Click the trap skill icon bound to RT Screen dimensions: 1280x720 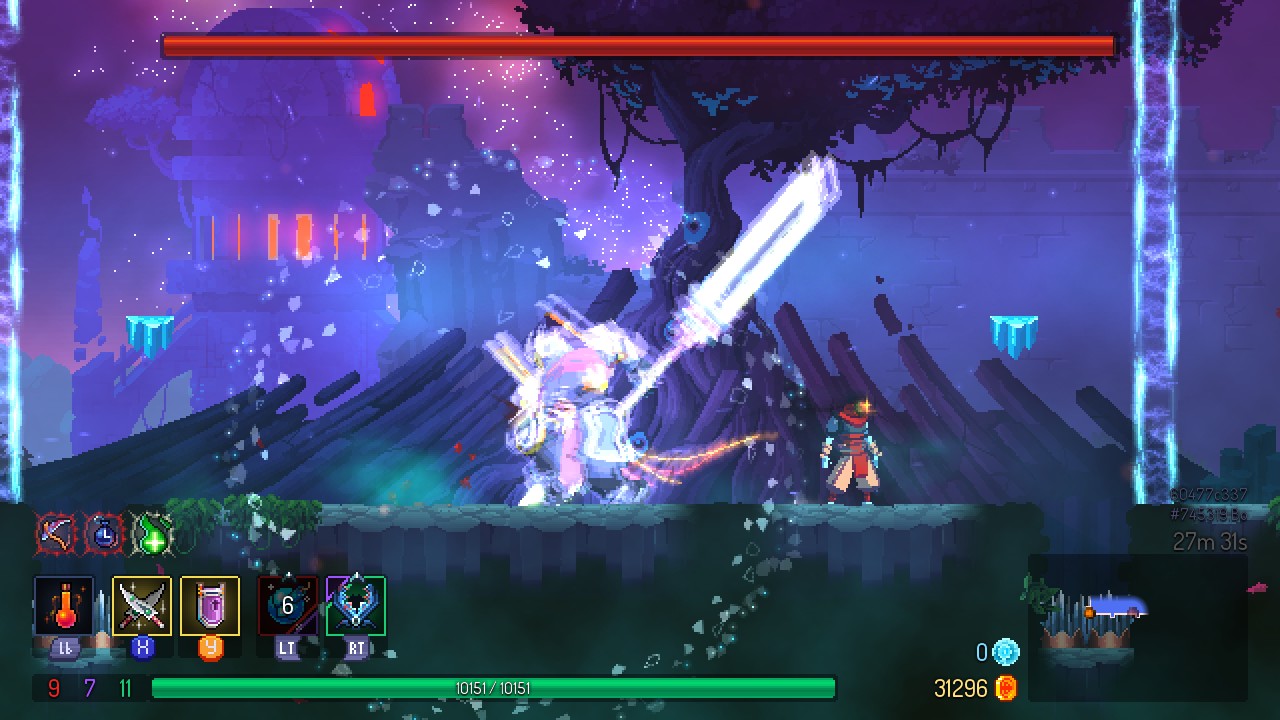(x=357, y=605)
